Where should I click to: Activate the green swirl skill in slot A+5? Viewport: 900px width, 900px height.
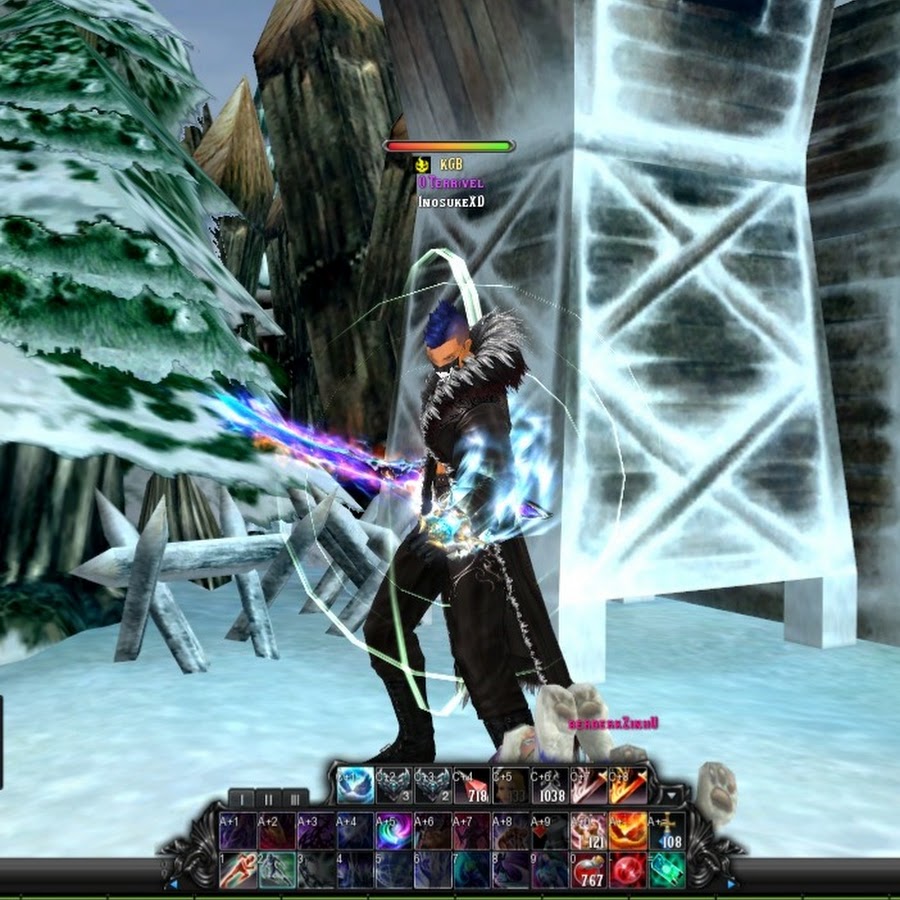pyautogui.click(x=392, y=831)
